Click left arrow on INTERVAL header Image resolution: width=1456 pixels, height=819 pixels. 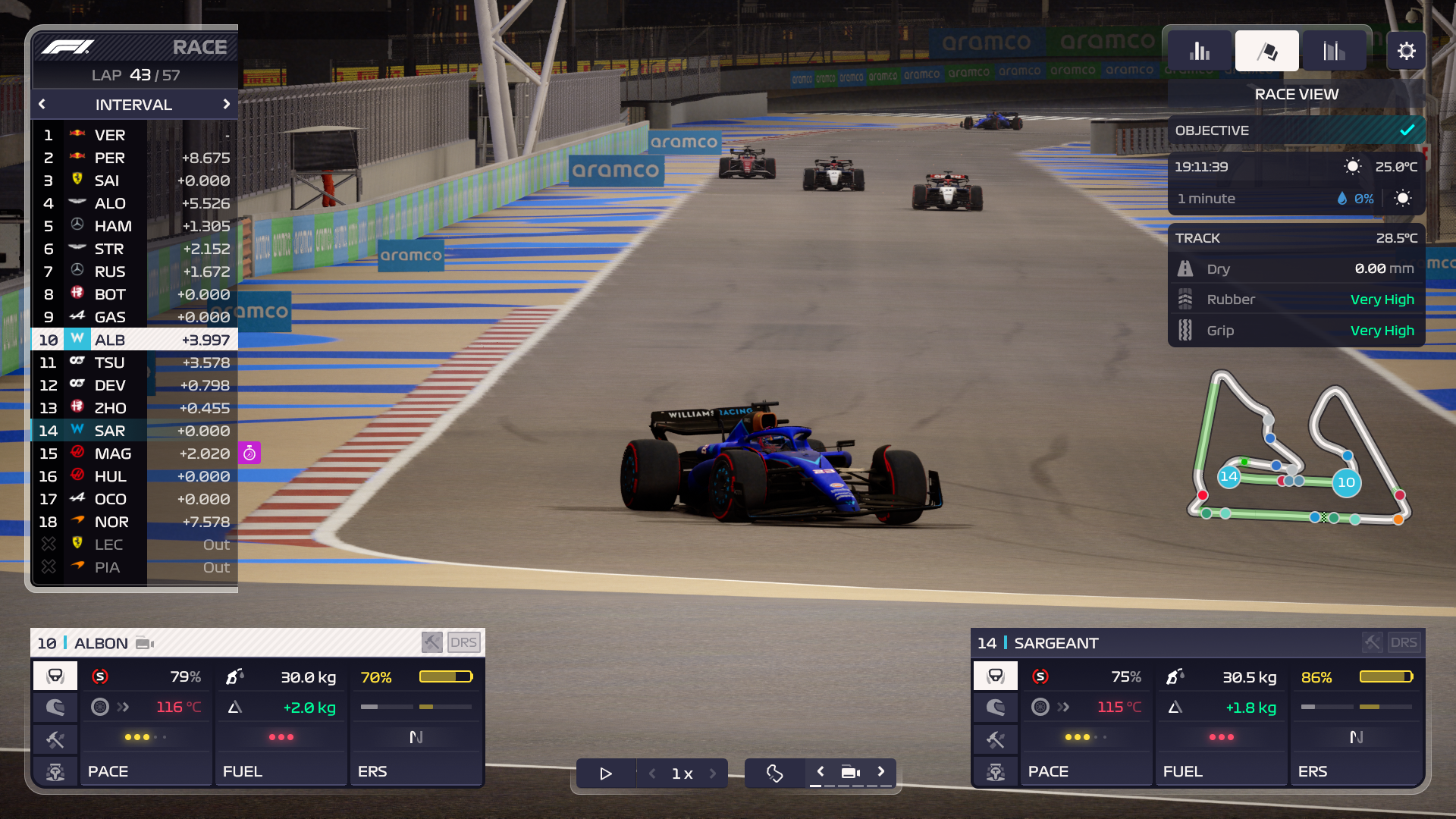pos(42,105)
